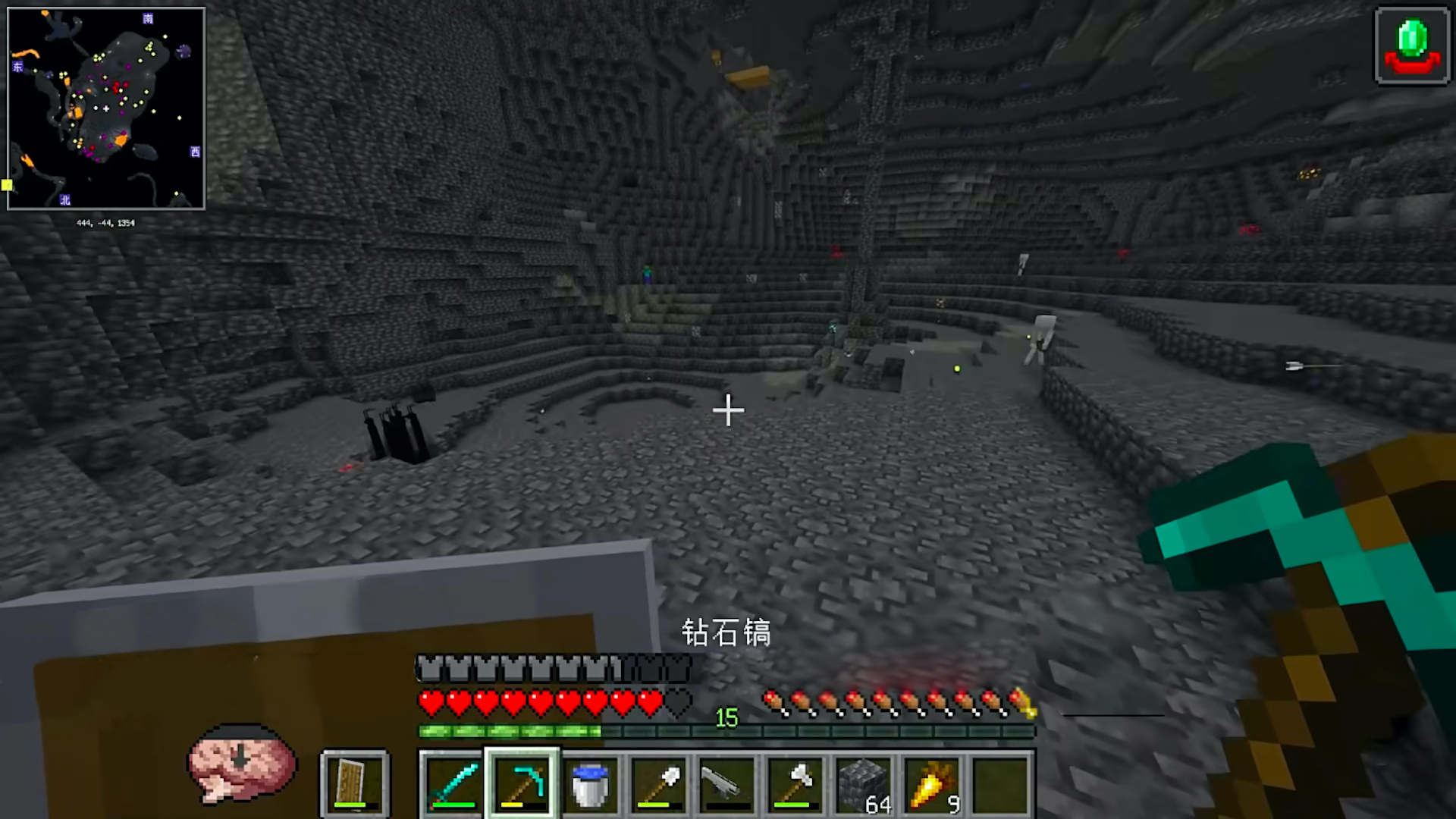Open the cave minimap

106,108
